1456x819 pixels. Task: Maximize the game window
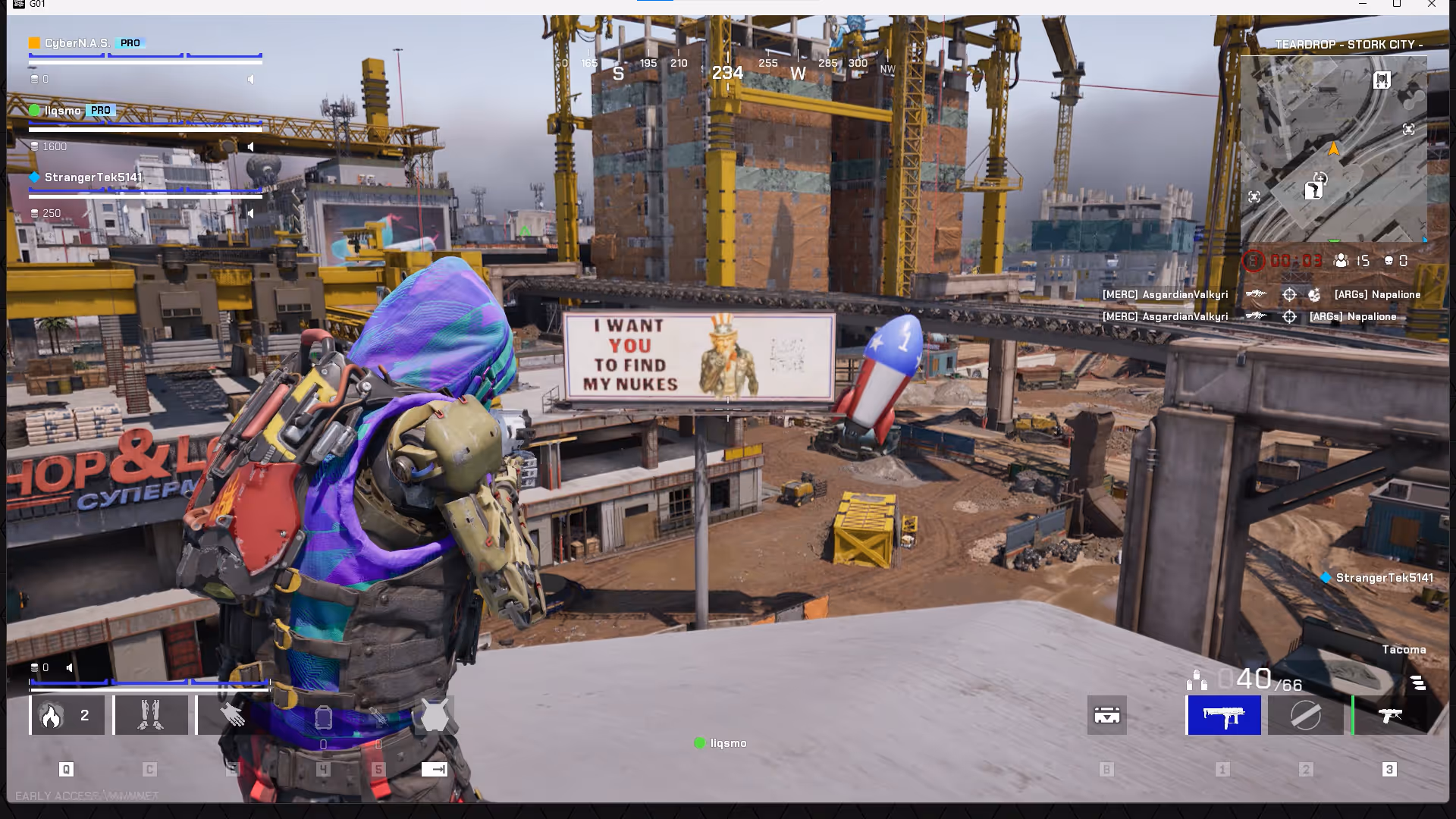[x=1397, y=5]
